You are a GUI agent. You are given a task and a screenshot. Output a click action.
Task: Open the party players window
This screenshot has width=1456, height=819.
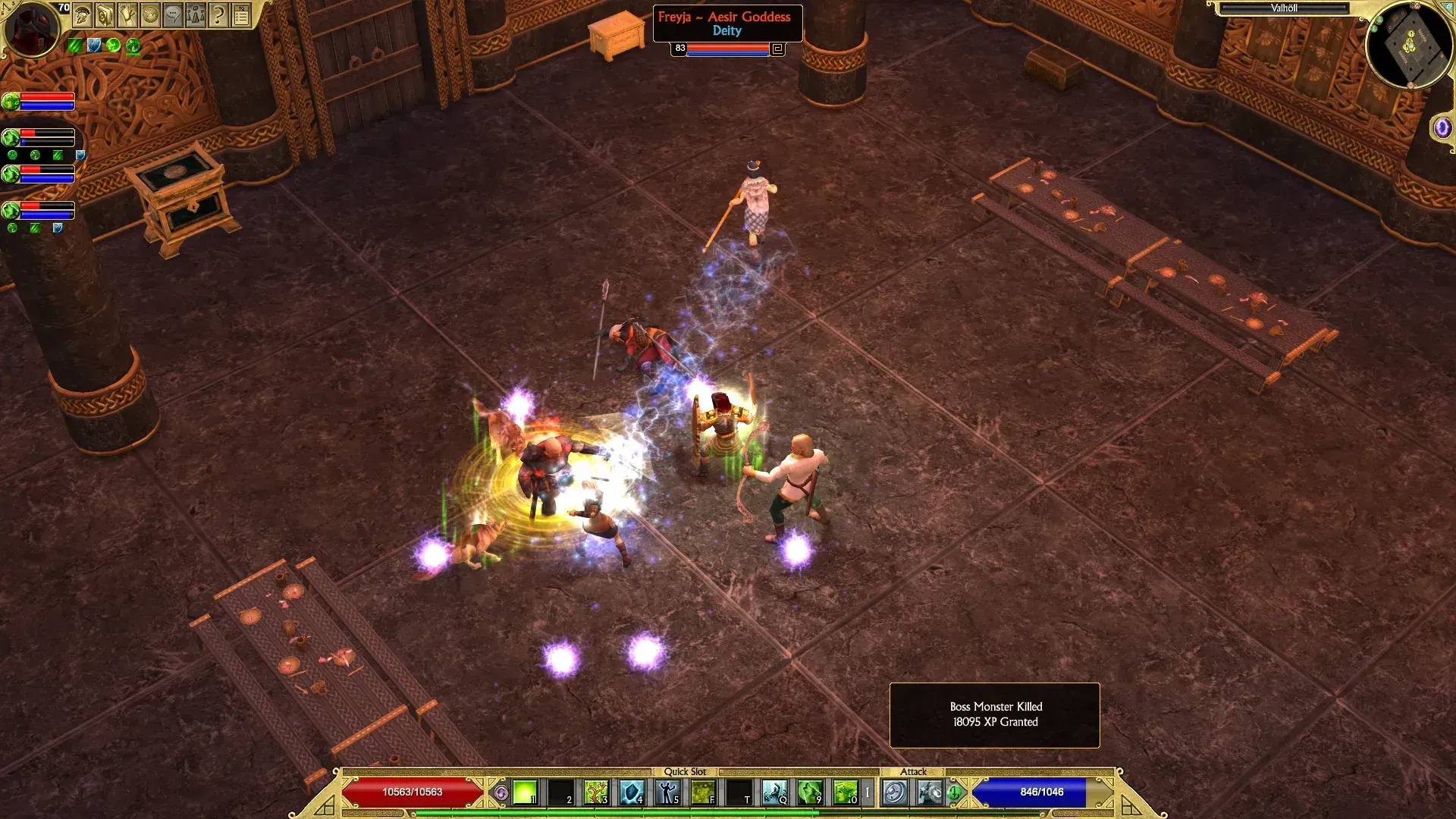196,14
